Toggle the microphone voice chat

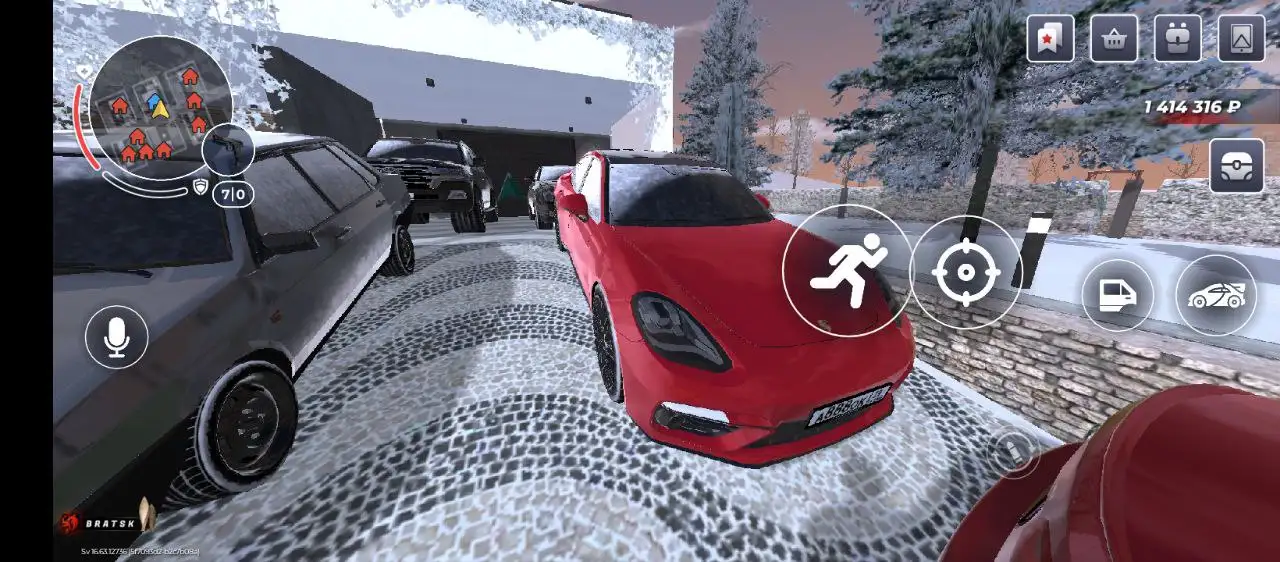(117, 336)
